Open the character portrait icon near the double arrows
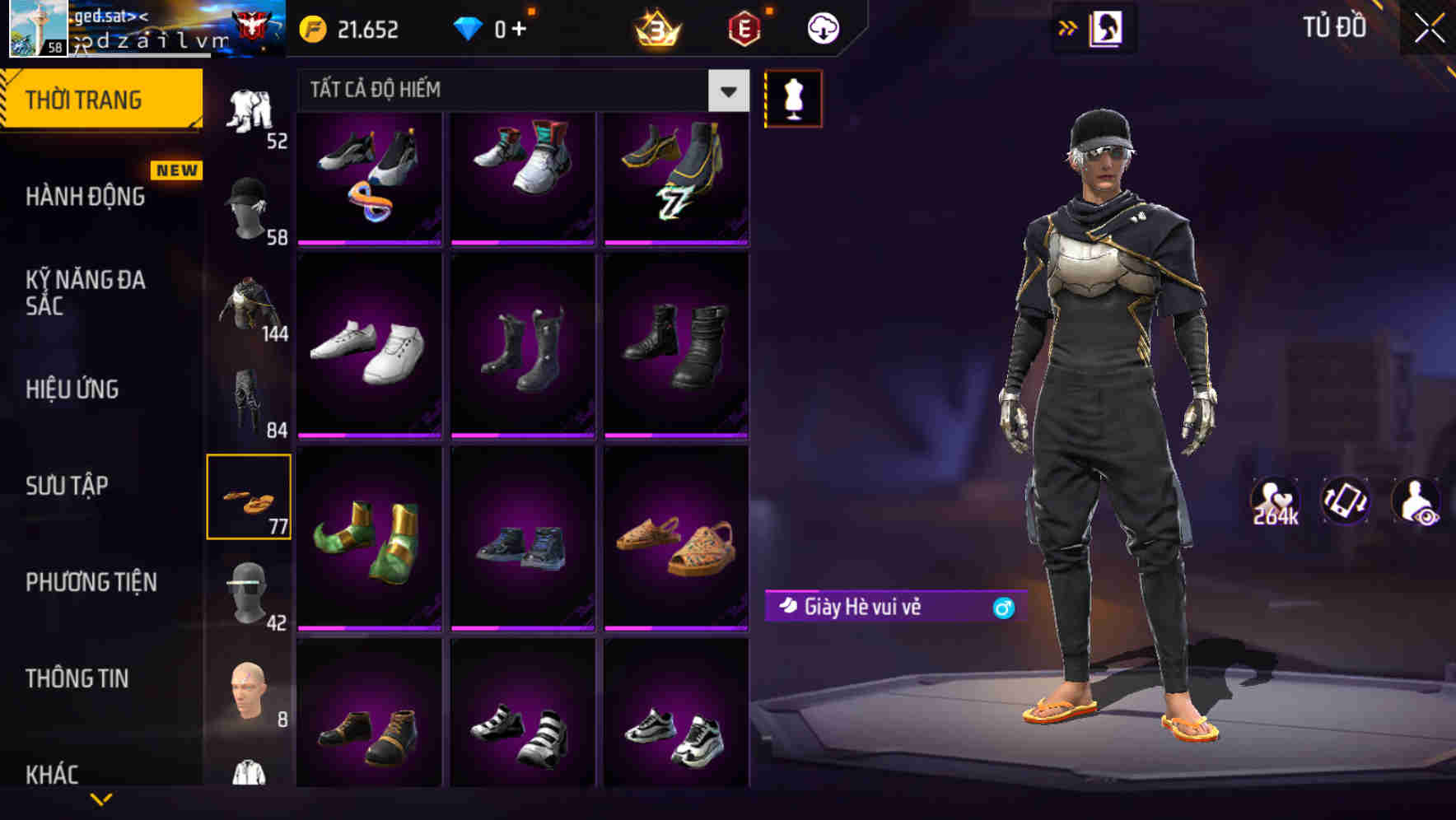This screenshot has height=820, width=1456. click(1108, 27)
